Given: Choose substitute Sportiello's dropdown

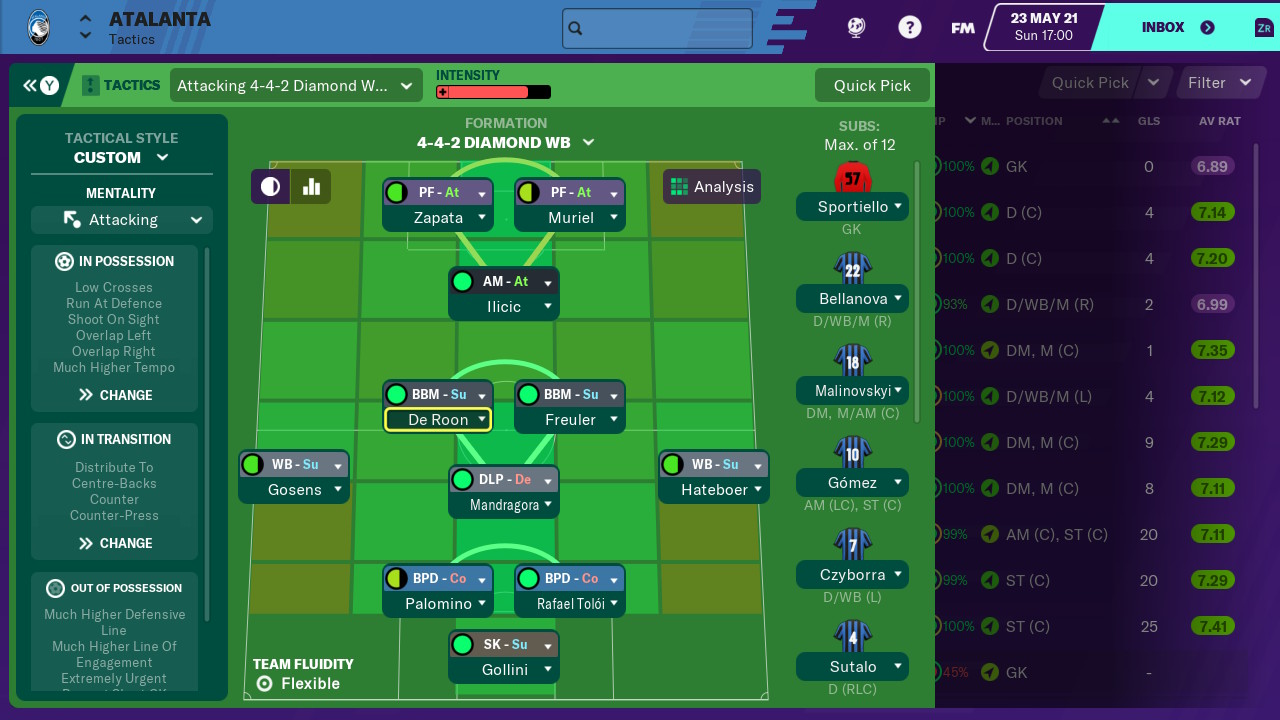Looking at the screenshot, I should [898, 207].
